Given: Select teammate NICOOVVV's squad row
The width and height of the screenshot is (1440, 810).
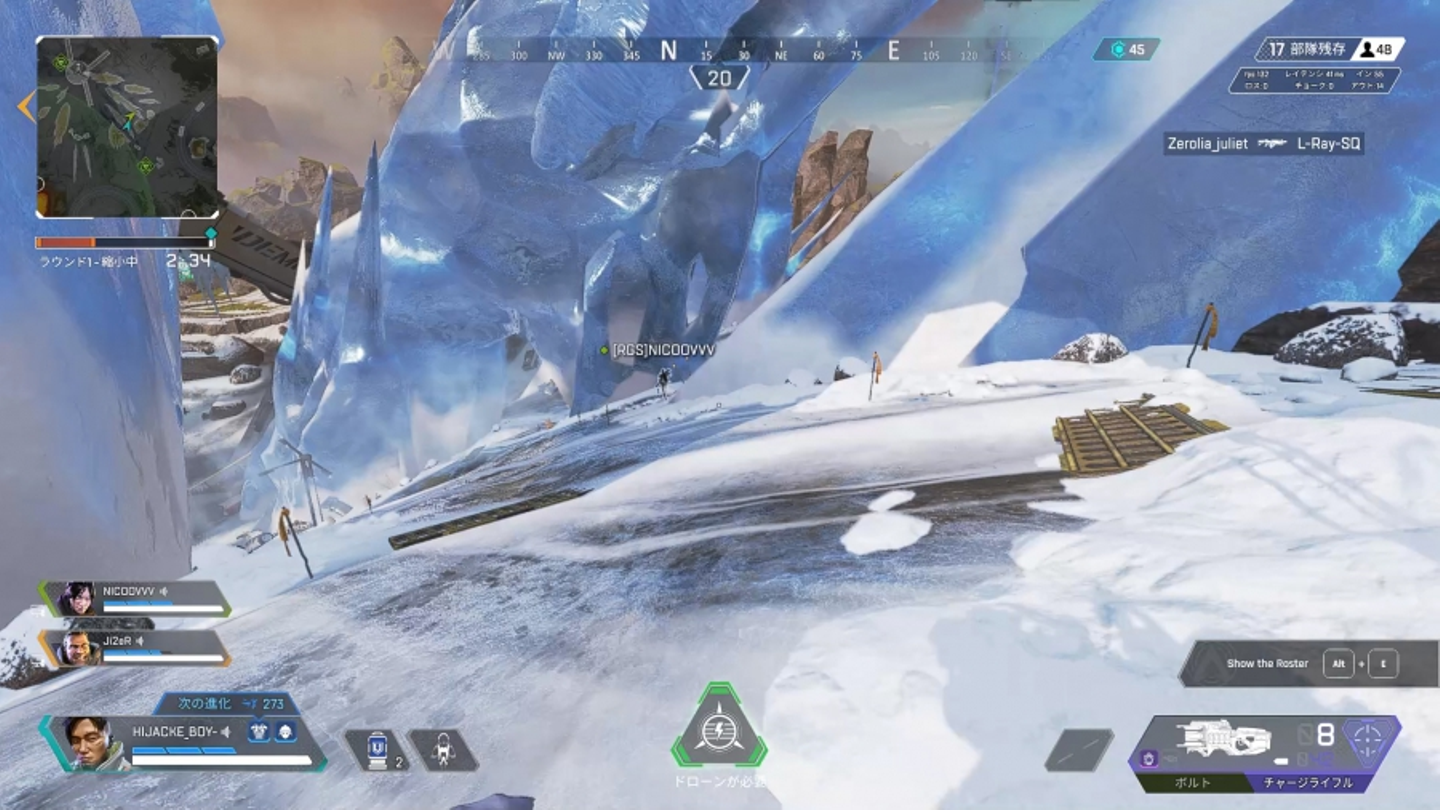Looking at the screenshot, I should [137, 598].
